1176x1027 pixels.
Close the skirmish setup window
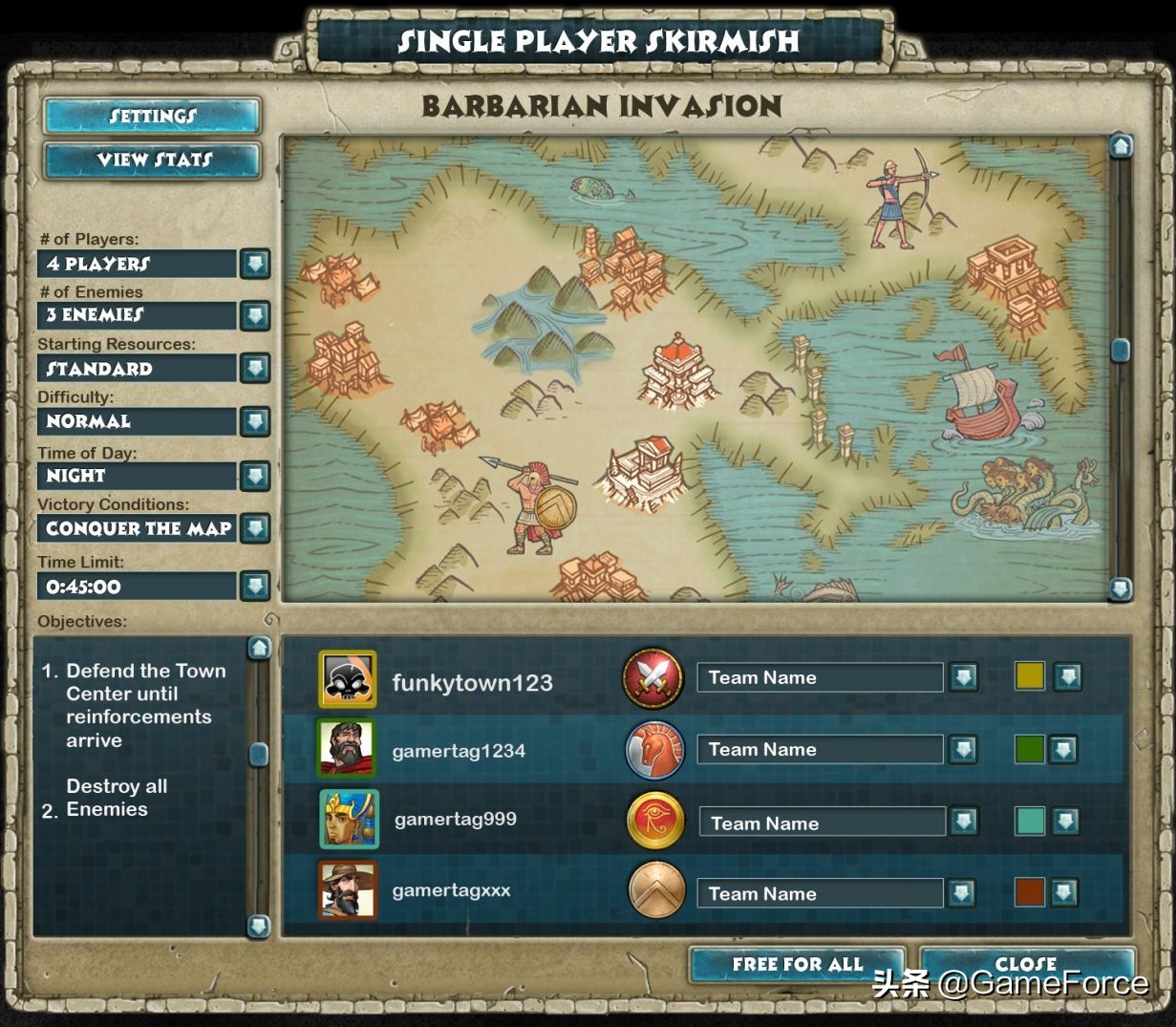1026,963
